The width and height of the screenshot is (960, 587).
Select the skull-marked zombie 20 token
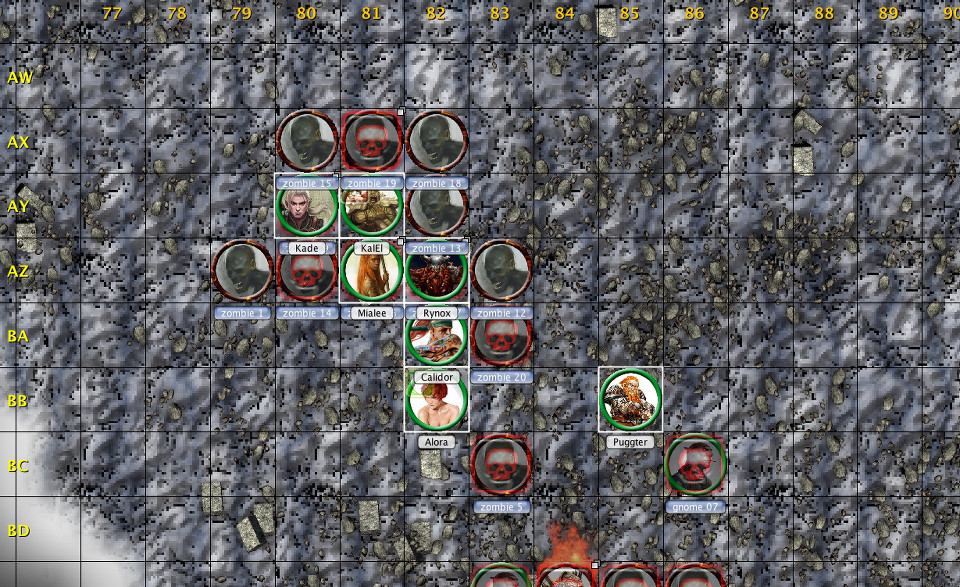(501, 336)
